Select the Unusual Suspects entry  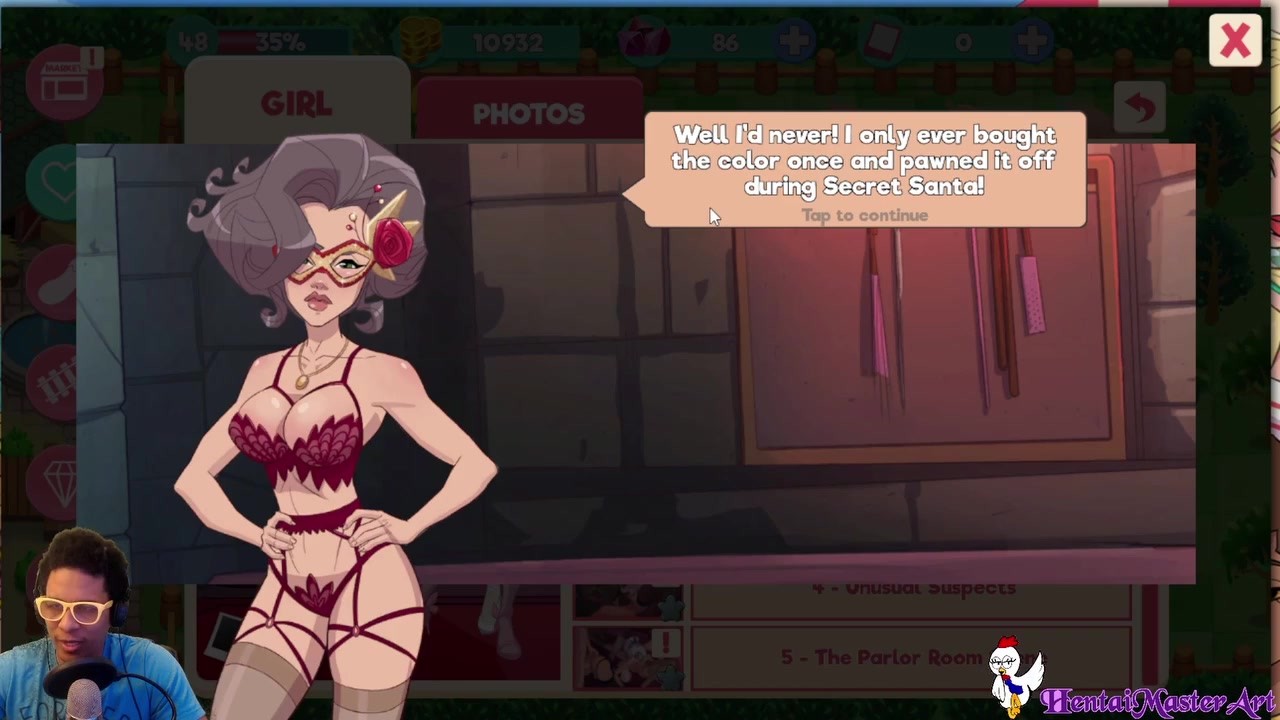[x=910, y=589]
